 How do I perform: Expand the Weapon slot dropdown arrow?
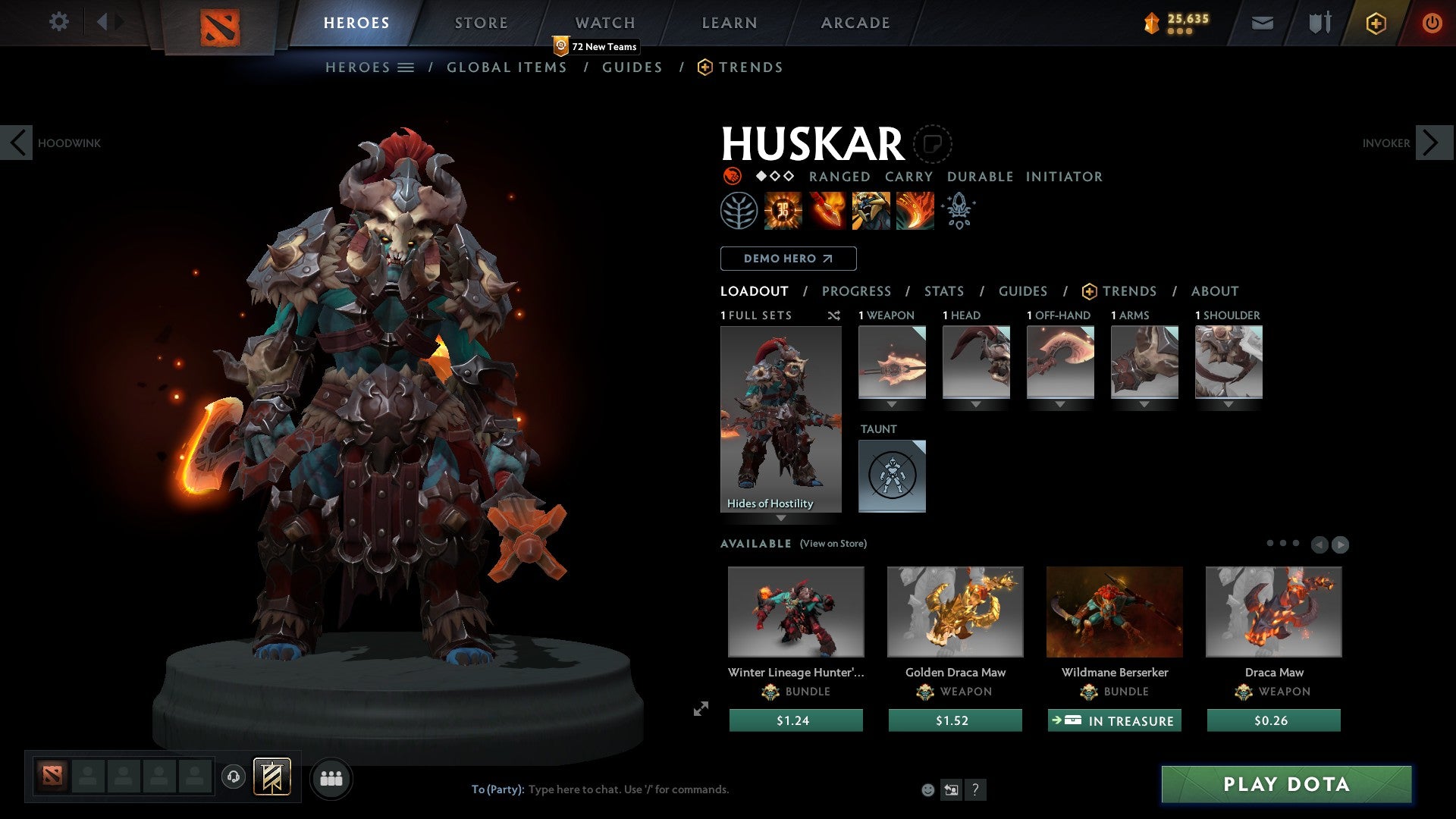892,404
